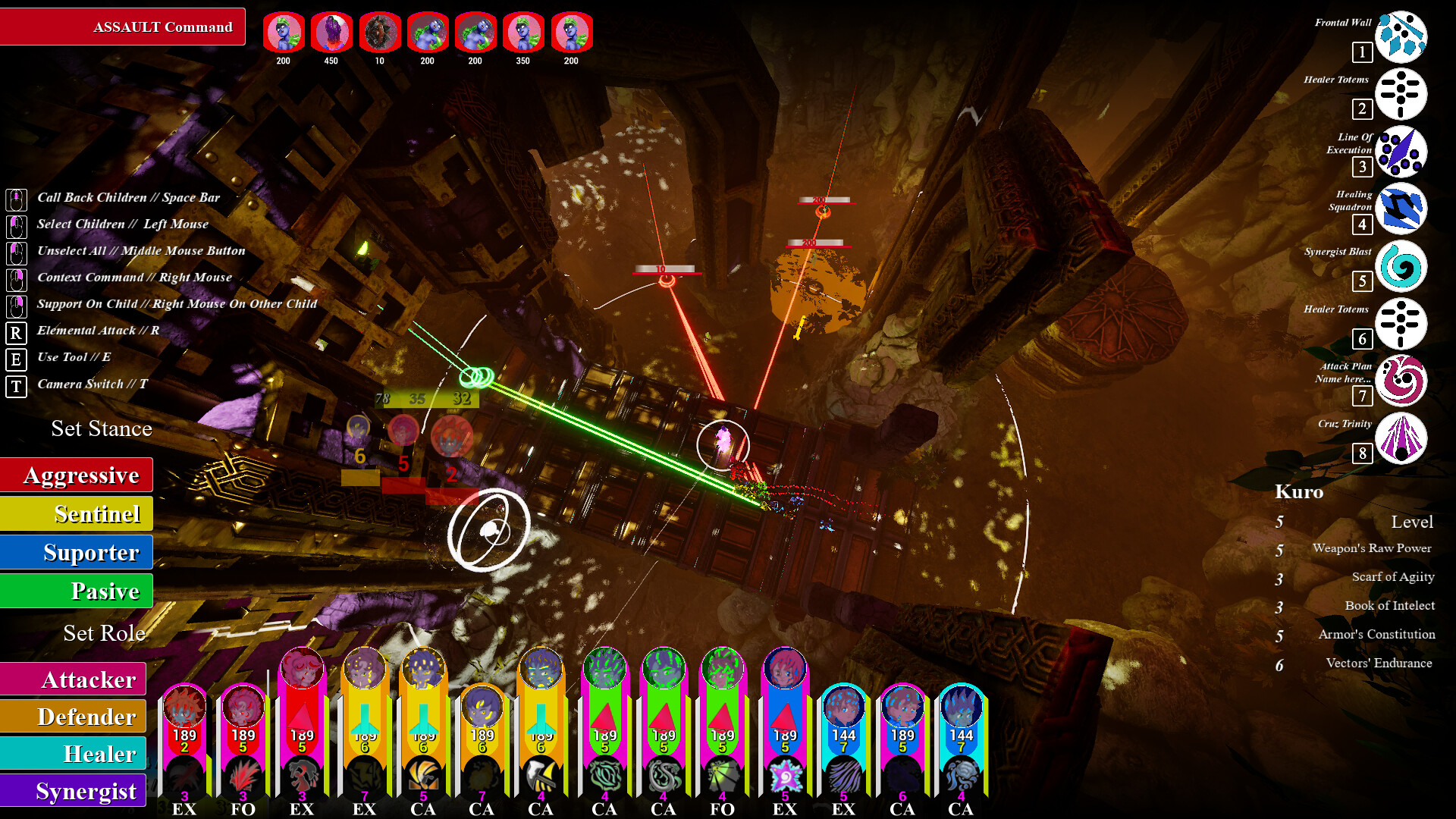
Task: Open the ASSAULT Command banner
Action: [x=123, y=27]
